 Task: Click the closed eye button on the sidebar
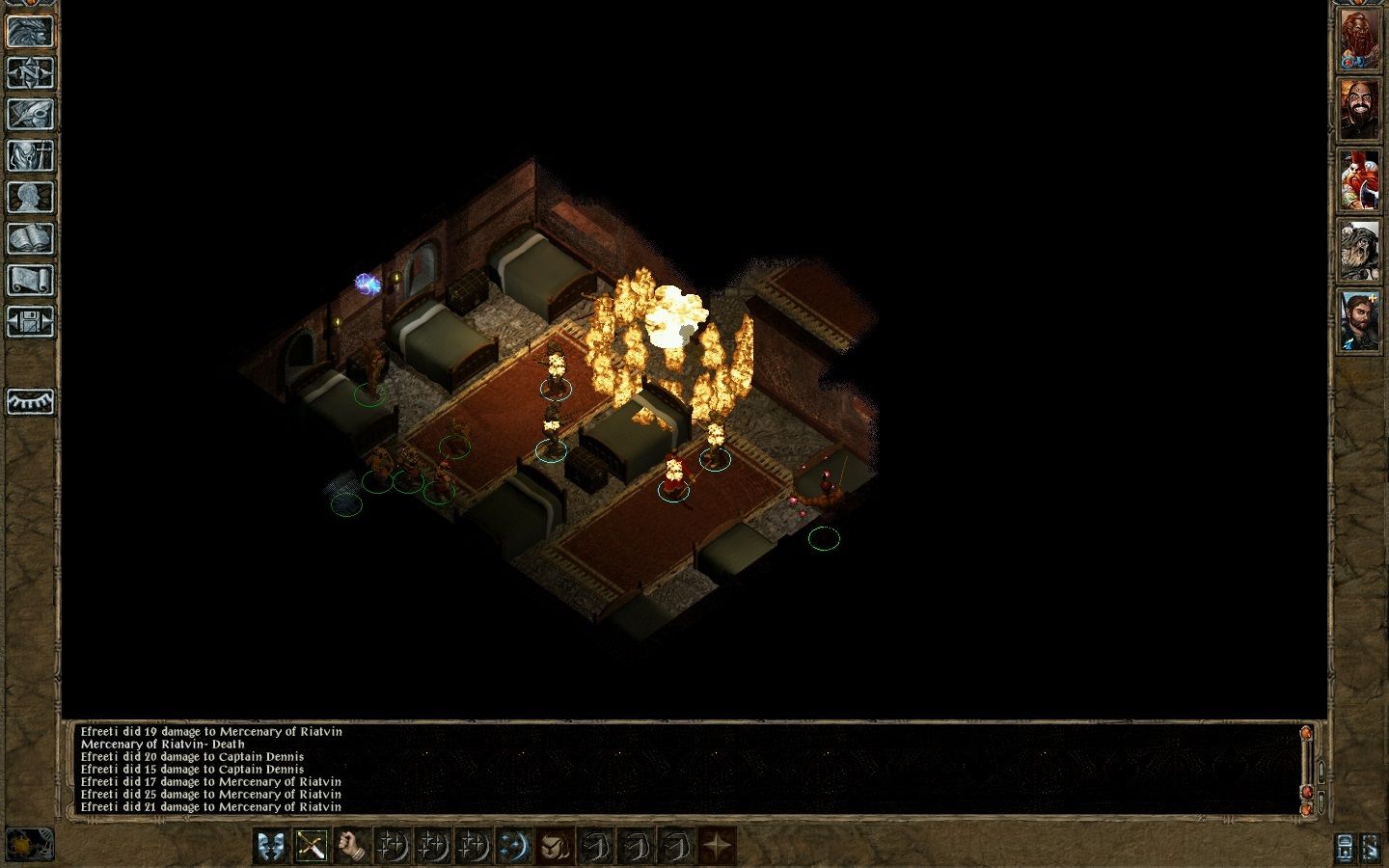[30, 401]
